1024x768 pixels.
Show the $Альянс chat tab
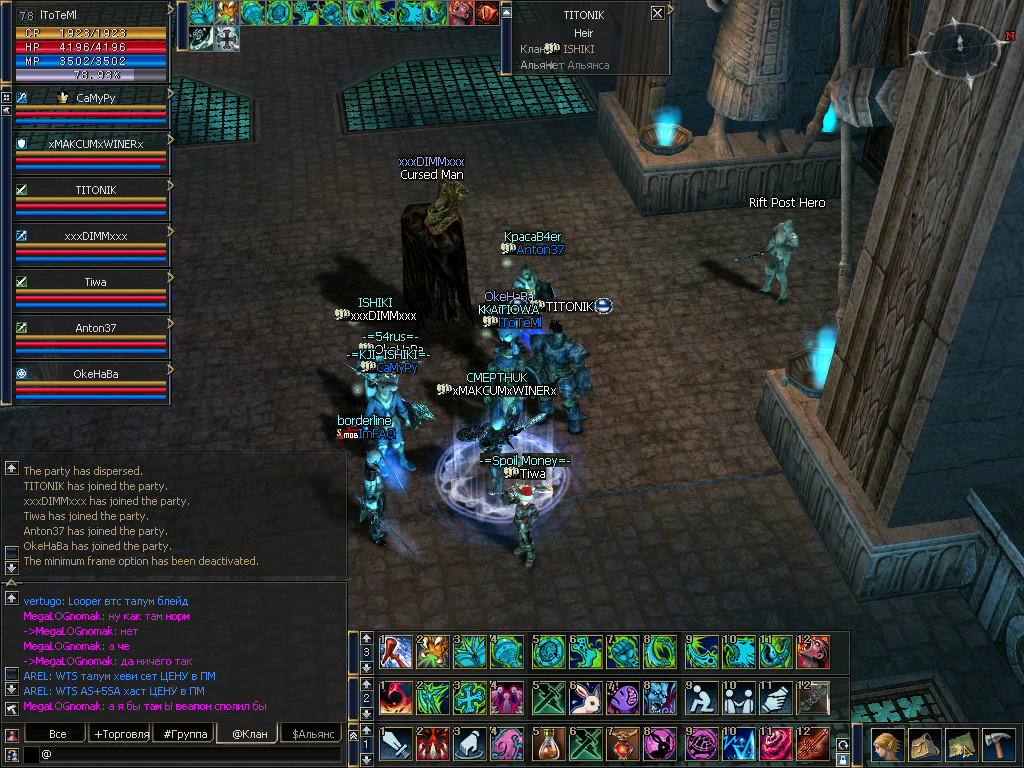point(312,735)
